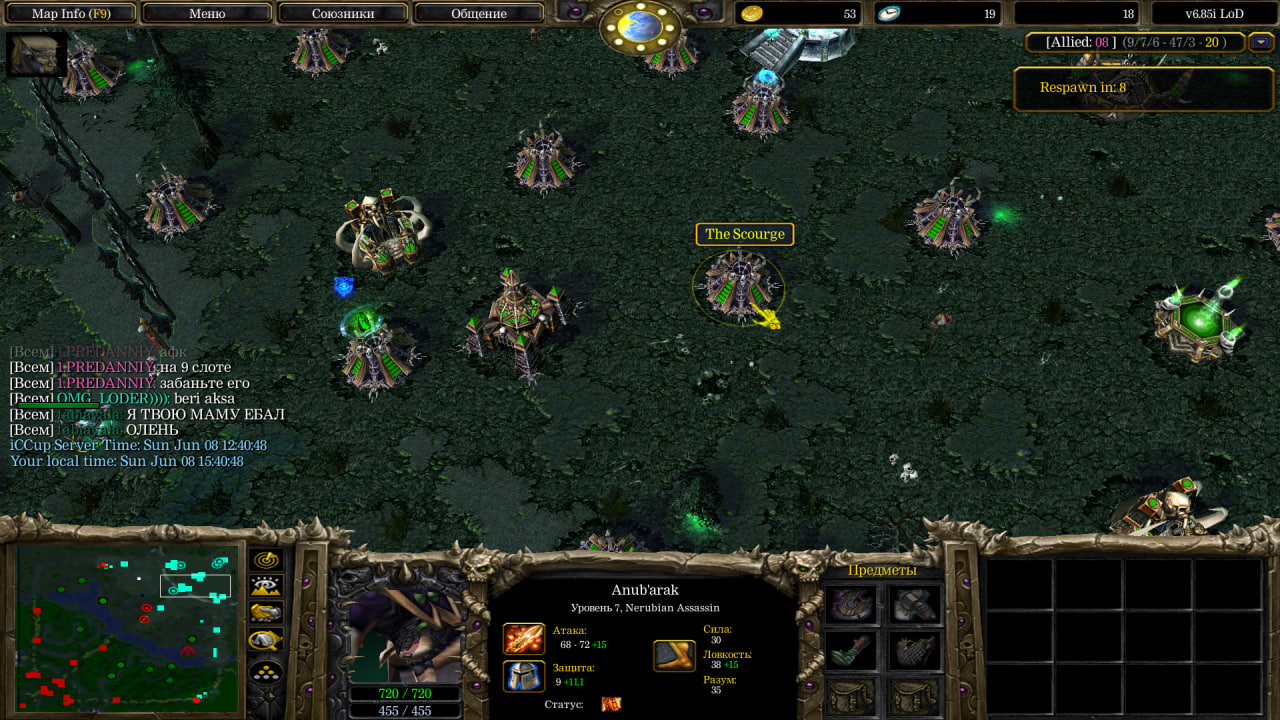Open the Map Info (F9) panel

[69, 14]
